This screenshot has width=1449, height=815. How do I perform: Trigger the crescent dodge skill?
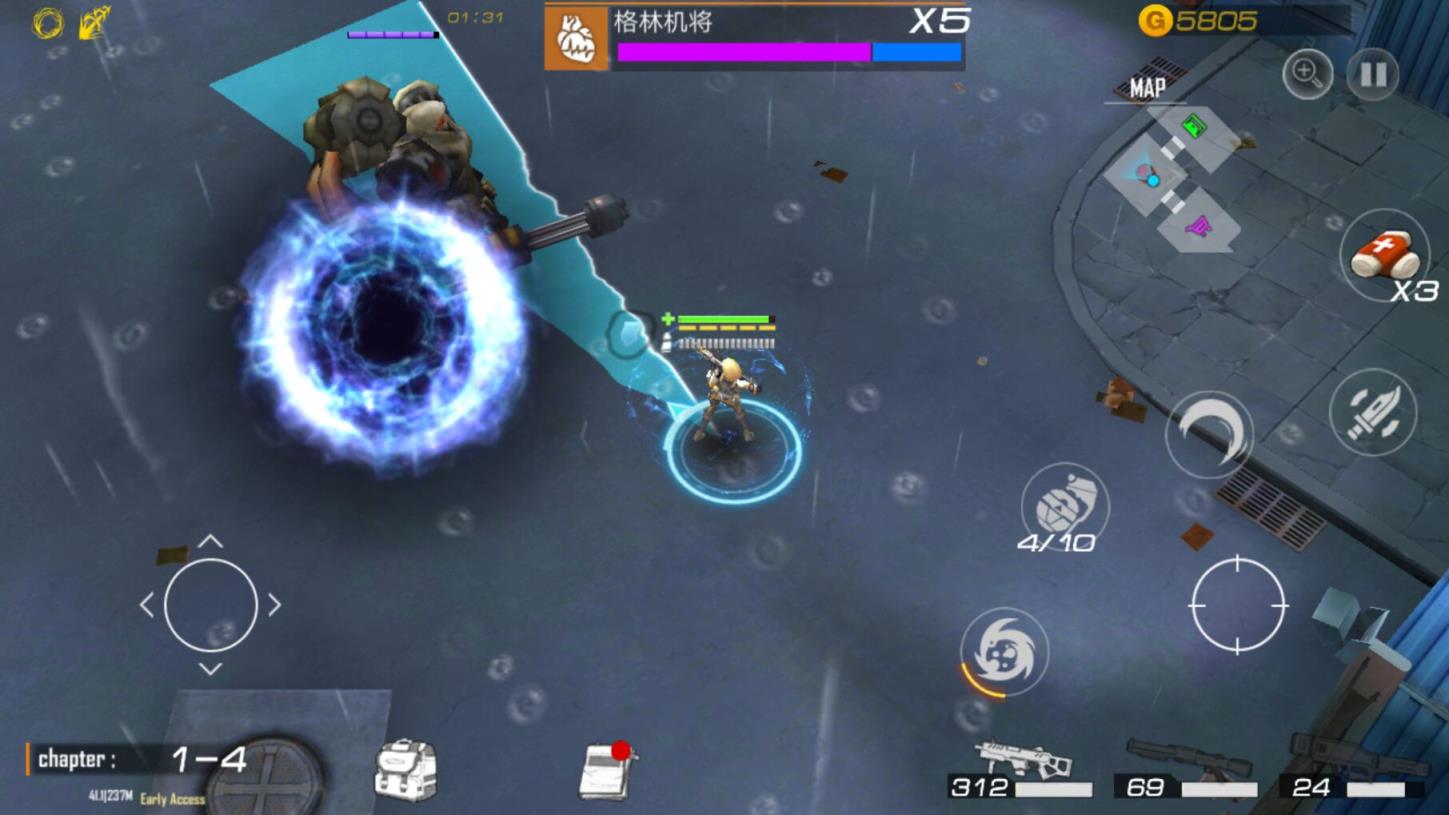(1209, 434)
